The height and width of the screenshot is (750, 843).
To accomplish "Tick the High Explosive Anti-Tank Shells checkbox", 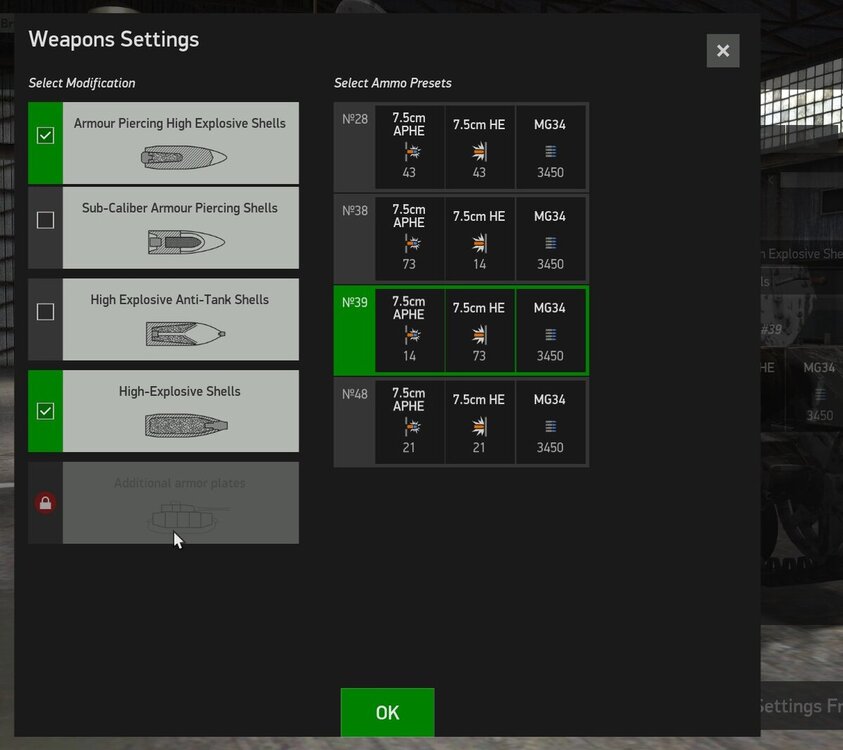I will tap(45, 312).
